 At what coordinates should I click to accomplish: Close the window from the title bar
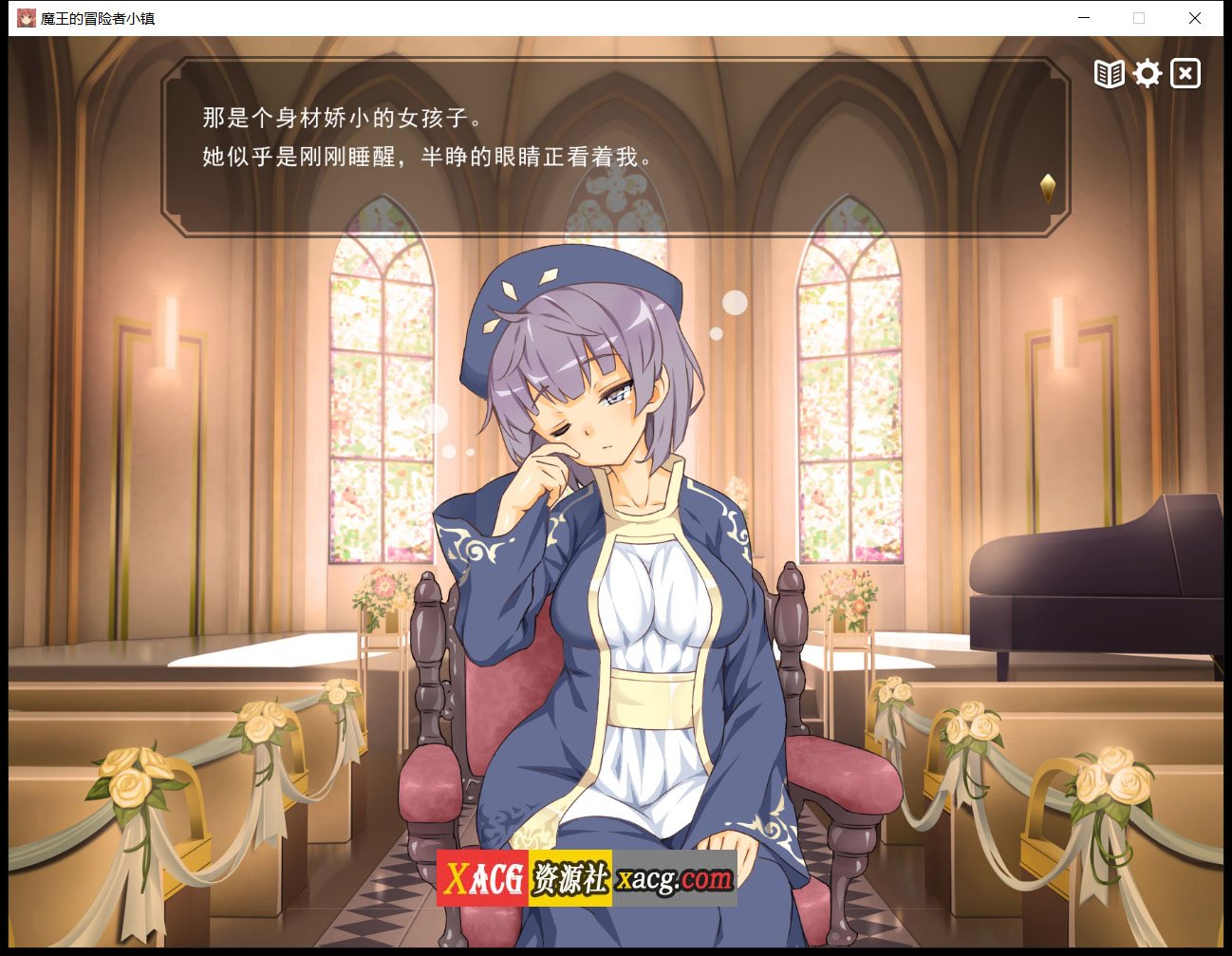click(1194, 18)
